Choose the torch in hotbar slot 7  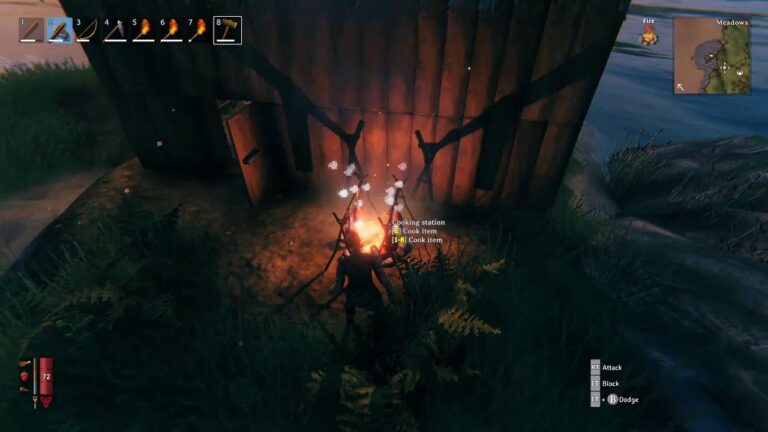200,30
